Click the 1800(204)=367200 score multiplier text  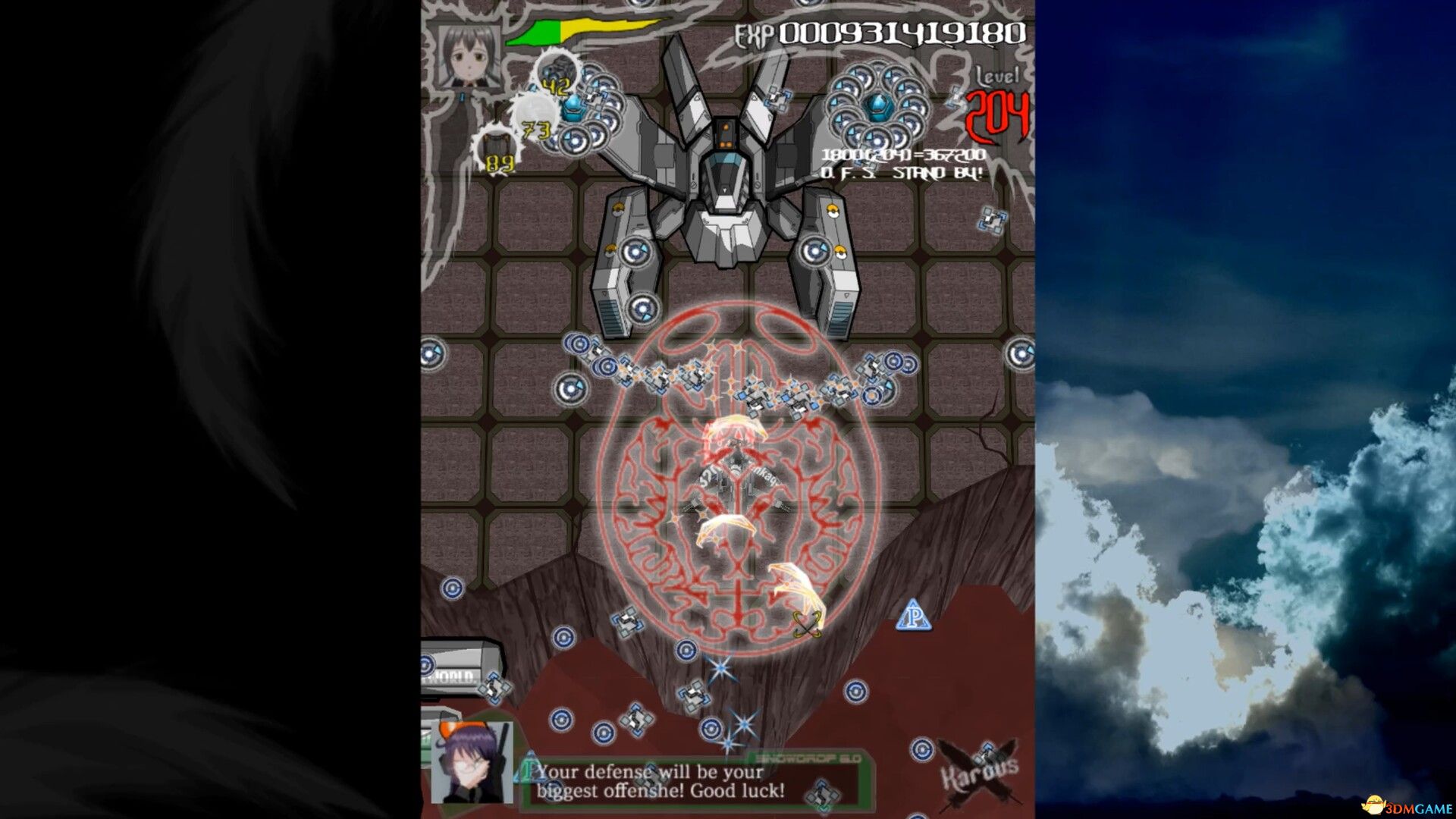(x=901, y=154)
